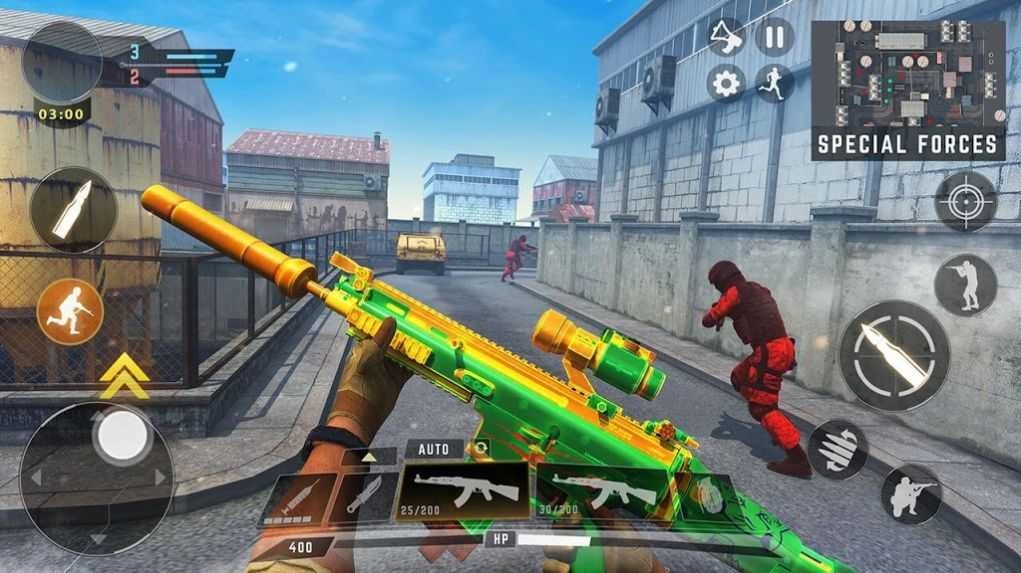
Task: Fire using the large bullet crosshair button
Action: [894, 356]
